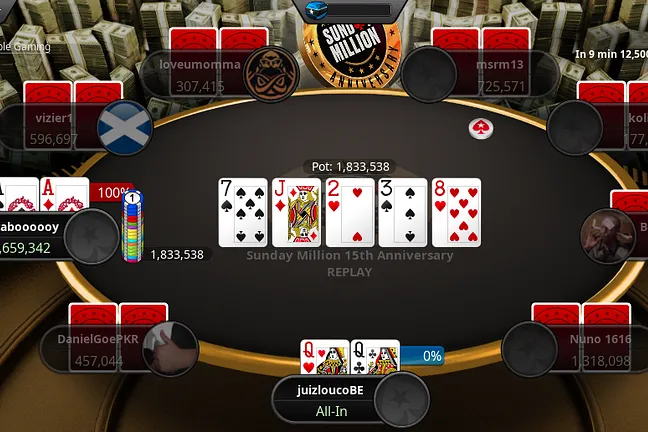The width and height of the screenshot is (648, 432).
Task: Click vizier1's Scottish flag avatar
Action: (125, 129)
